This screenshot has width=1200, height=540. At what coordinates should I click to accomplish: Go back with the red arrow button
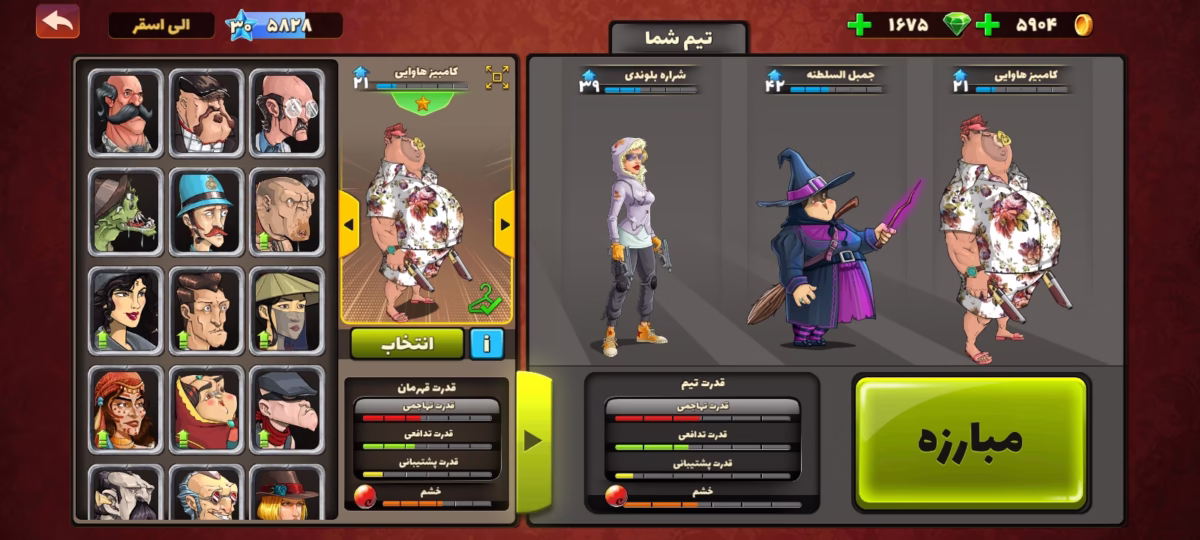click(x=58, y=21)
